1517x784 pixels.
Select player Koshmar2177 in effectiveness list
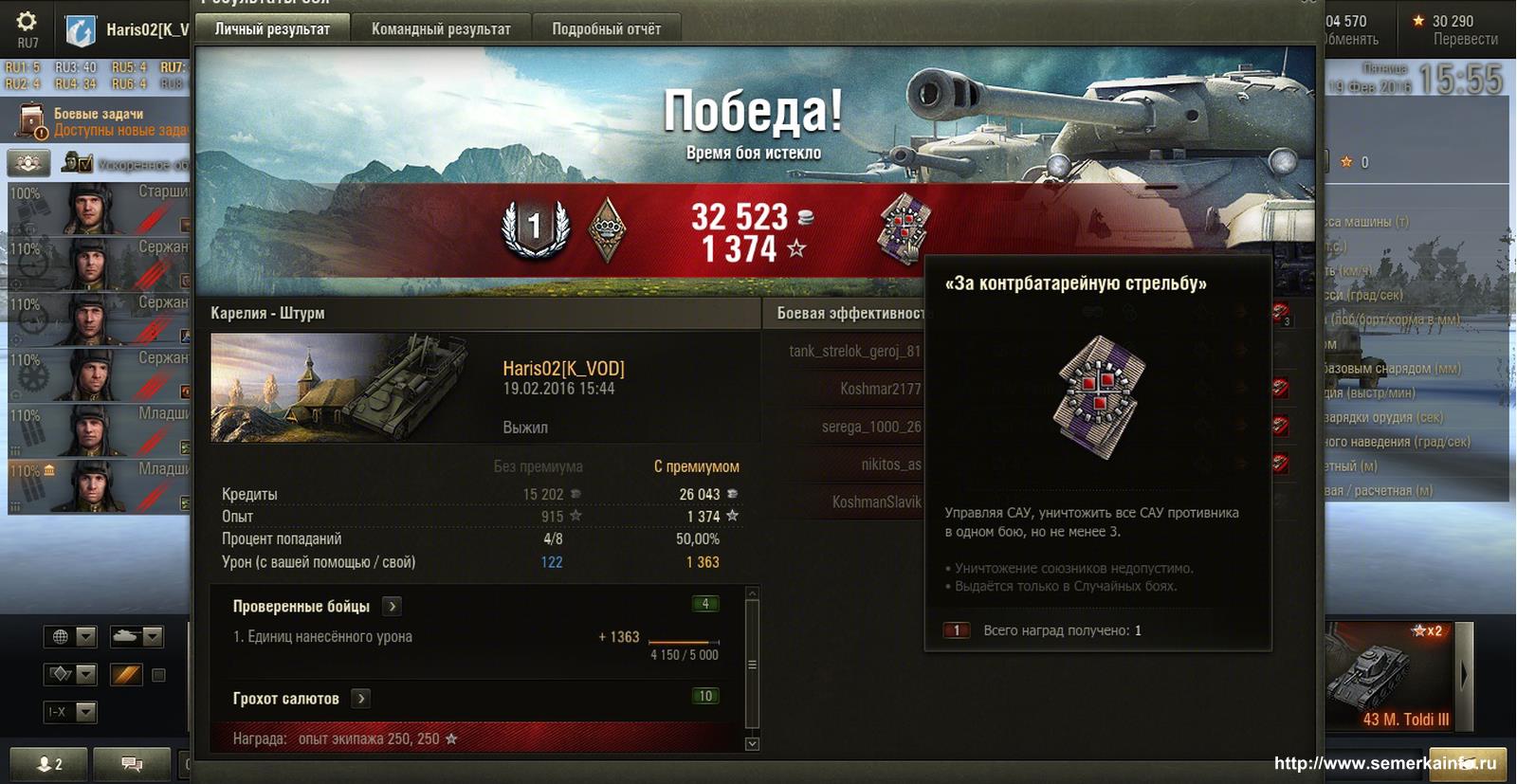[x=880, y=389]
